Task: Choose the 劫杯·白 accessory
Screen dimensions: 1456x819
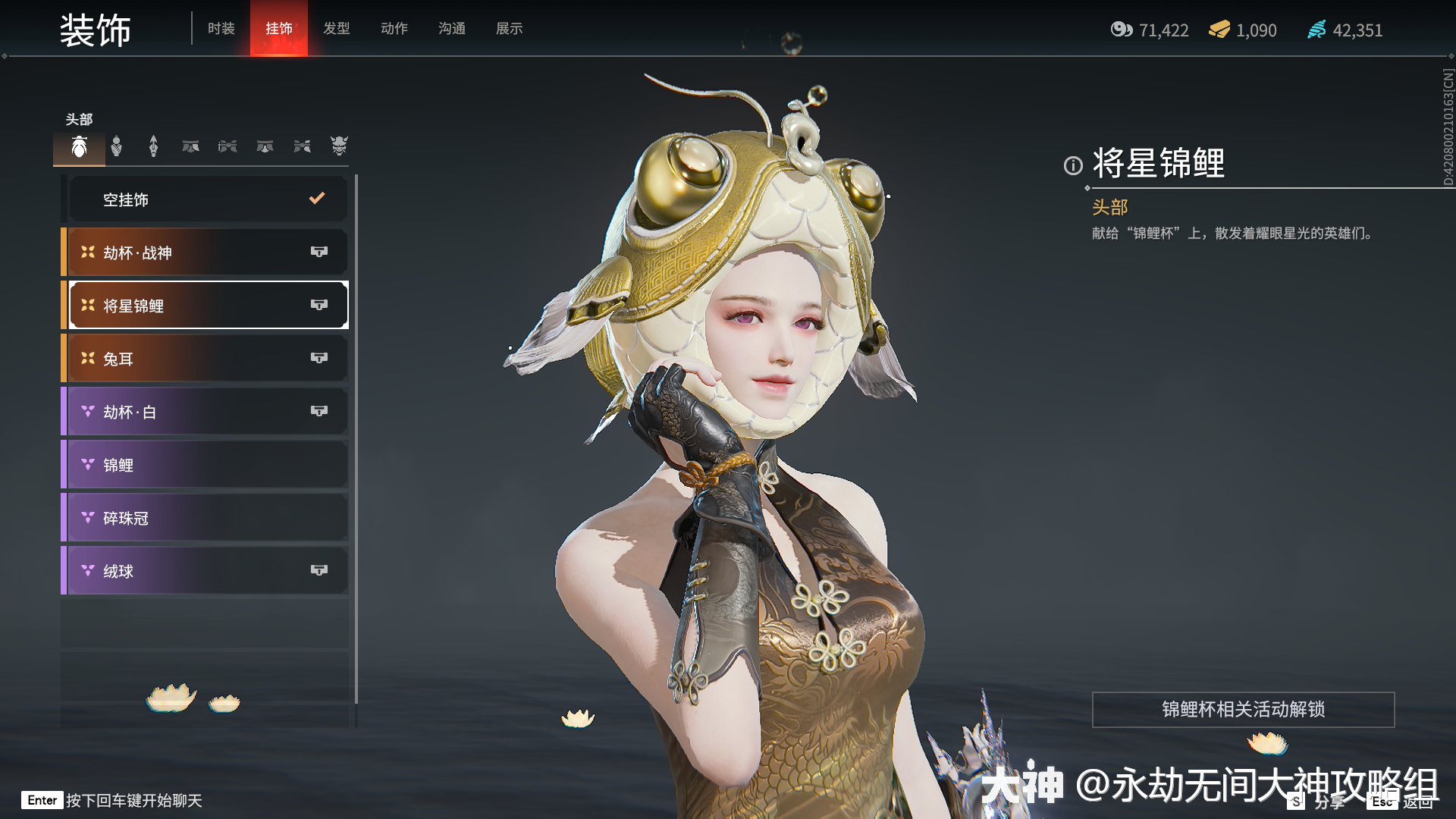Action: point(206,412)
